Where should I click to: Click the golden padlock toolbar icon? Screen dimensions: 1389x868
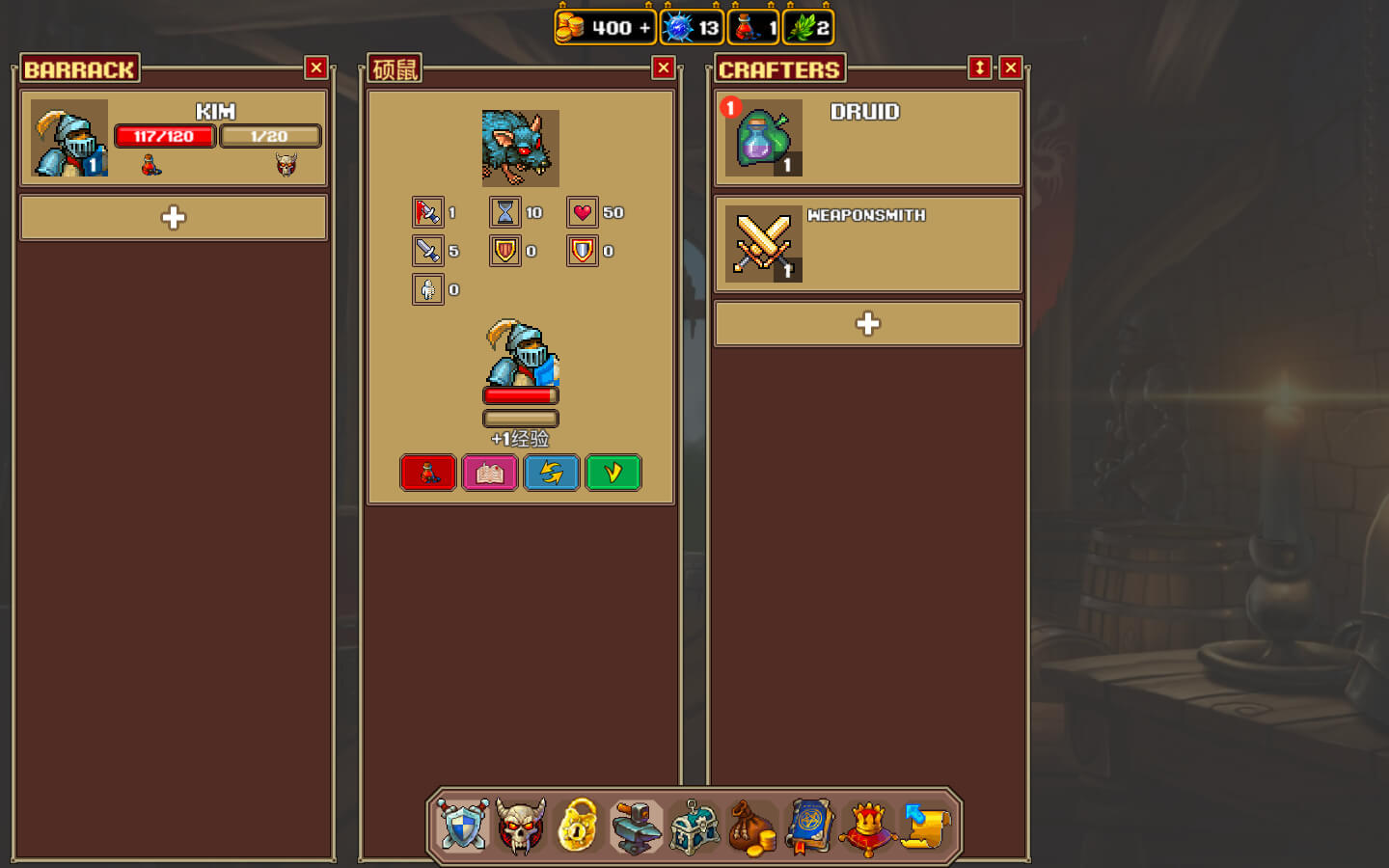(x=579, y=827)
